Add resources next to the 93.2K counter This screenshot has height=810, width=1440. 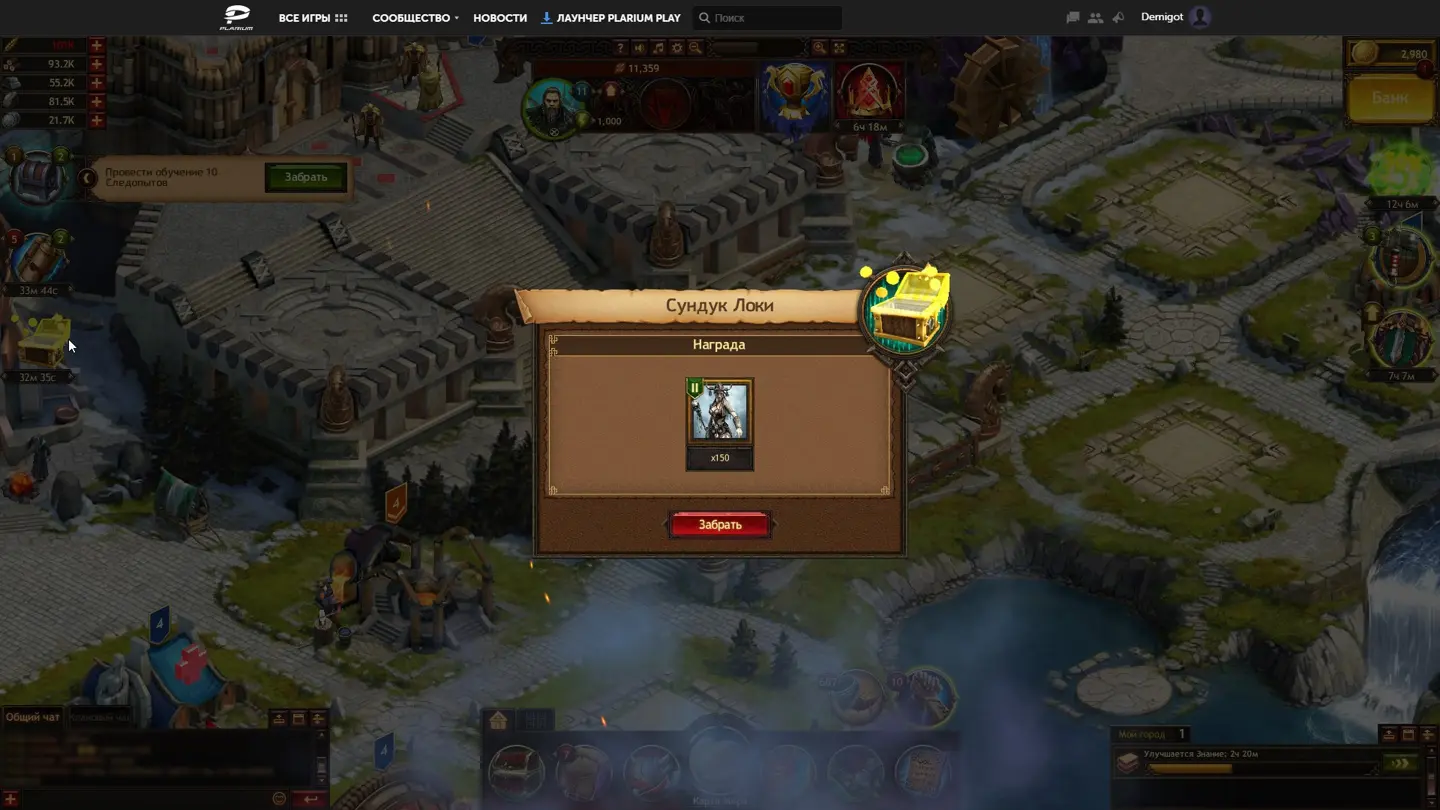tap(97, 64)
